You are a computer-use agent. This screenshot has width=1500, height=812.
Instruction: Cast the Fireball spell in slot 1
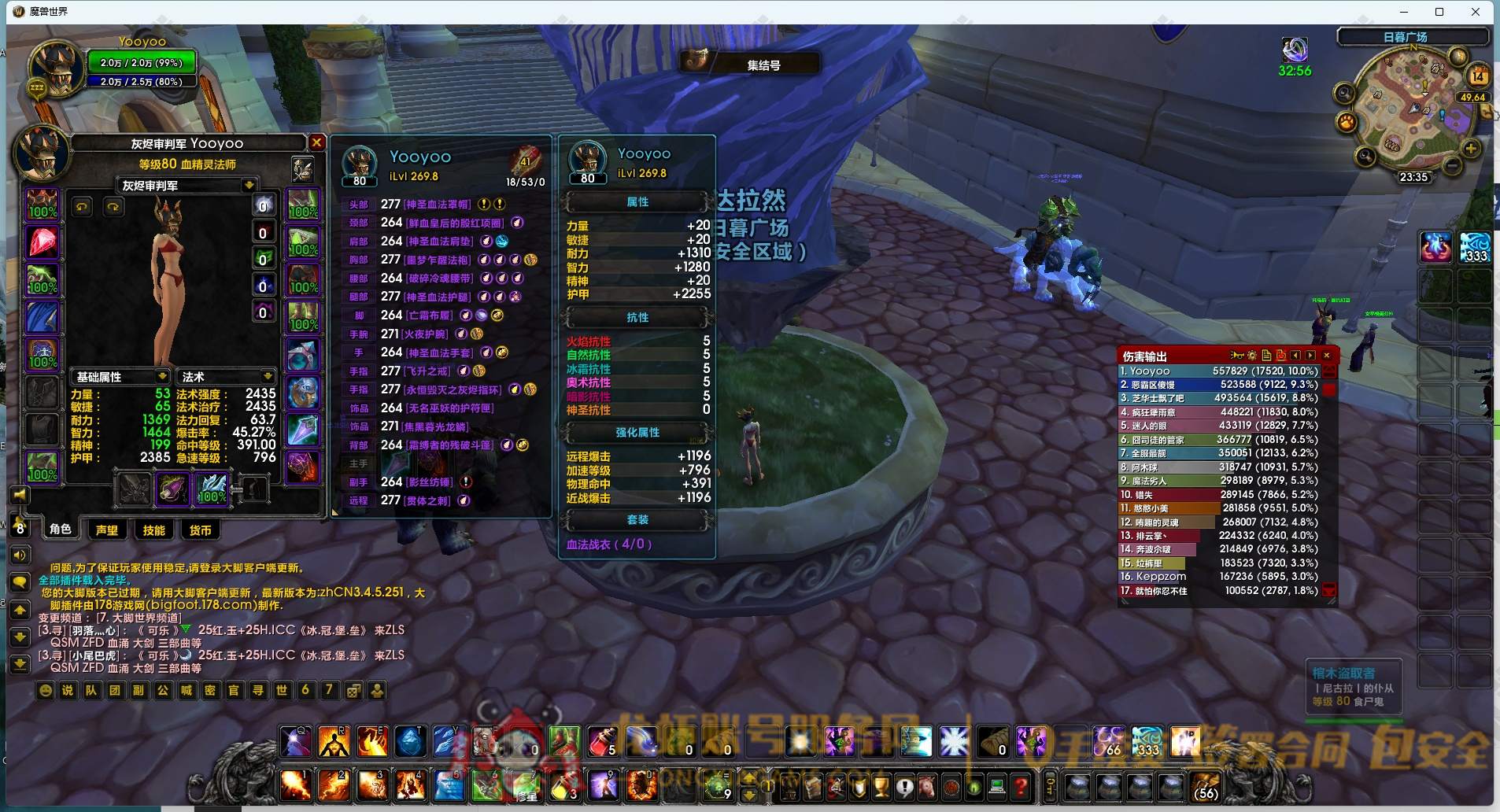295,784
